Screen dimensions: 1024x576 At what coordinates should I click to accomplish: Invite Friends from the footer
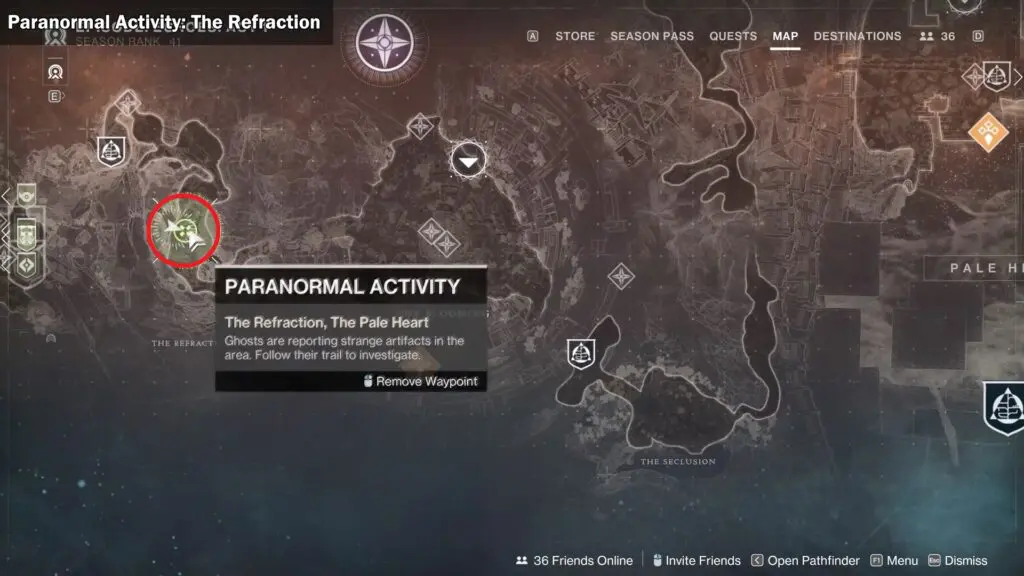(x=696, y=561)
